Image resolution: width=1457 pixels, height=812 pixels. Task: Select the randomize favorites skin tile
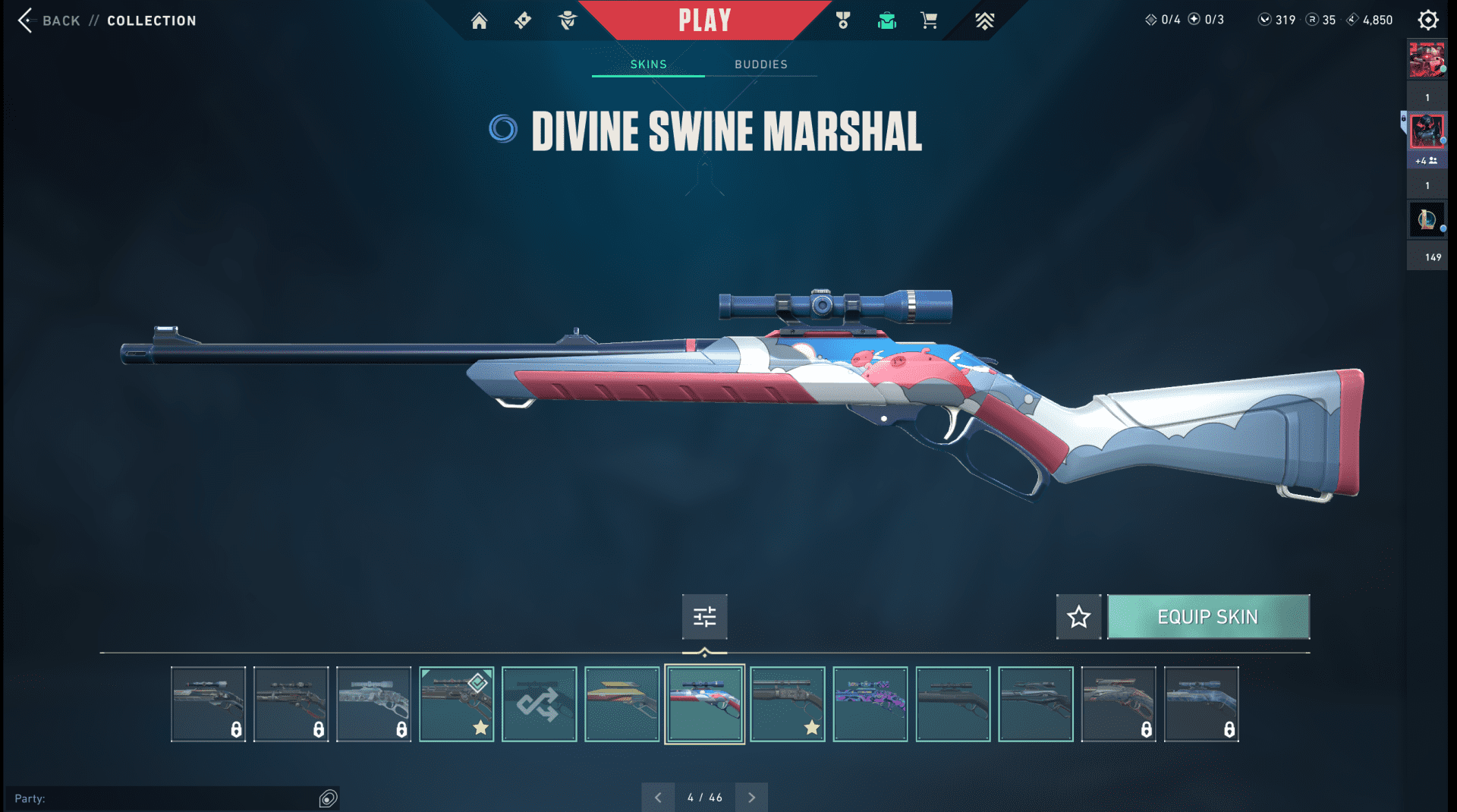[x=539, y=704]
